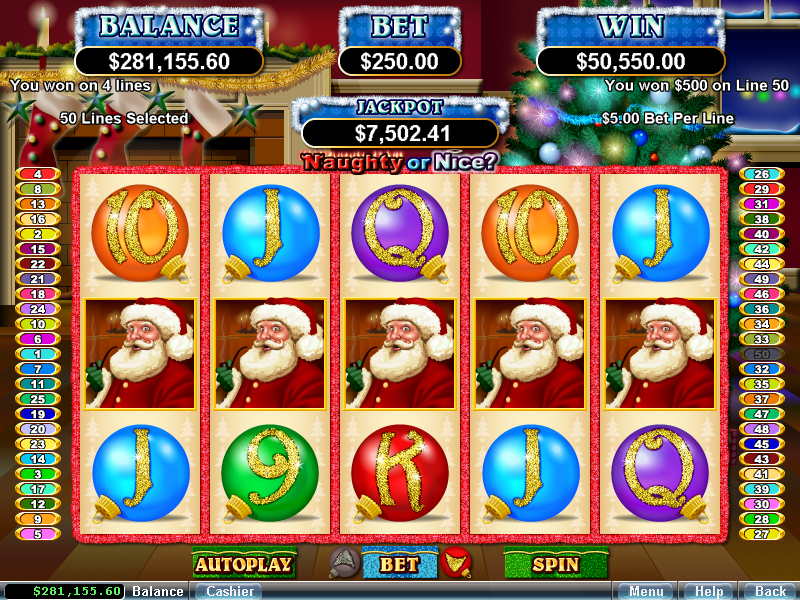The width and height of the screenshot is (800, 600).
Task: Show the Help page
Action: pyautogui.click(x=708, y=591)
